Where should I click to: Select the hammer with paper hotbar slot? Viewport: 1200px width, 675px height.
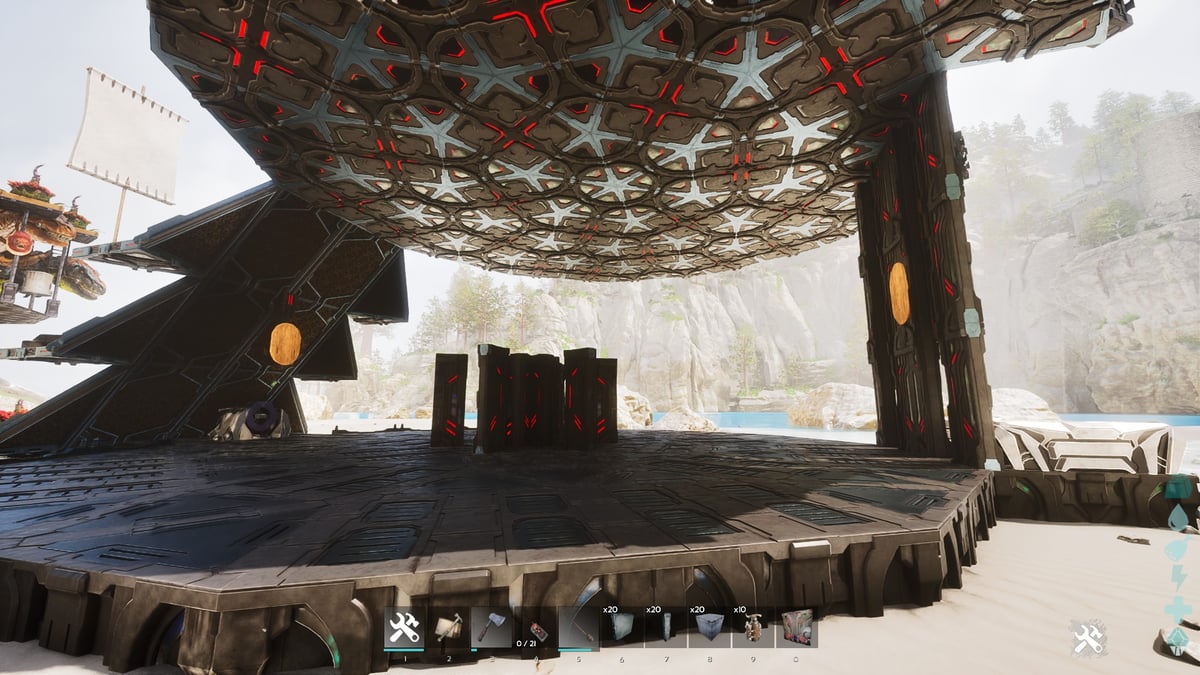[x=448, y=628]
